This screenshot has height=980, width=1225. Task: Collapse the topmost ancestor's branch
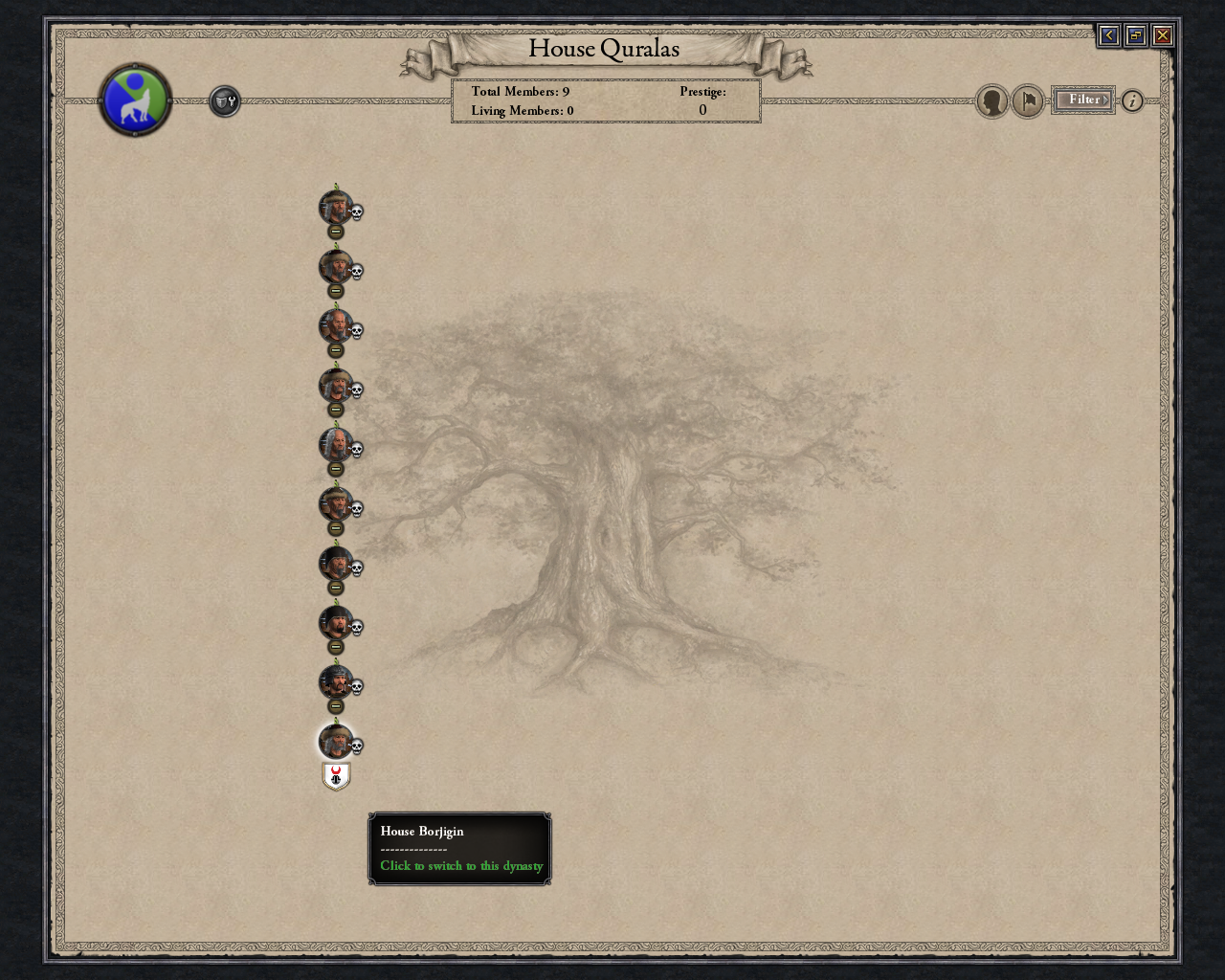pyautogui.click(x=335, y=233)
